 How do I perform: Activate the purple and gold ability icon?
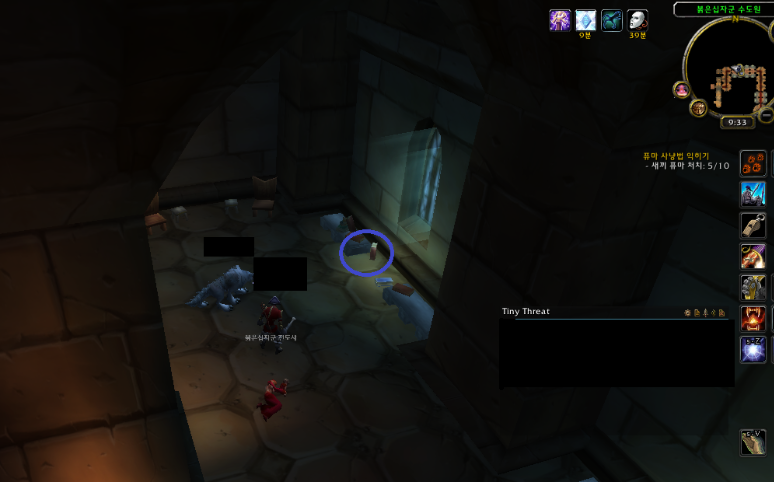coord(753,256)
